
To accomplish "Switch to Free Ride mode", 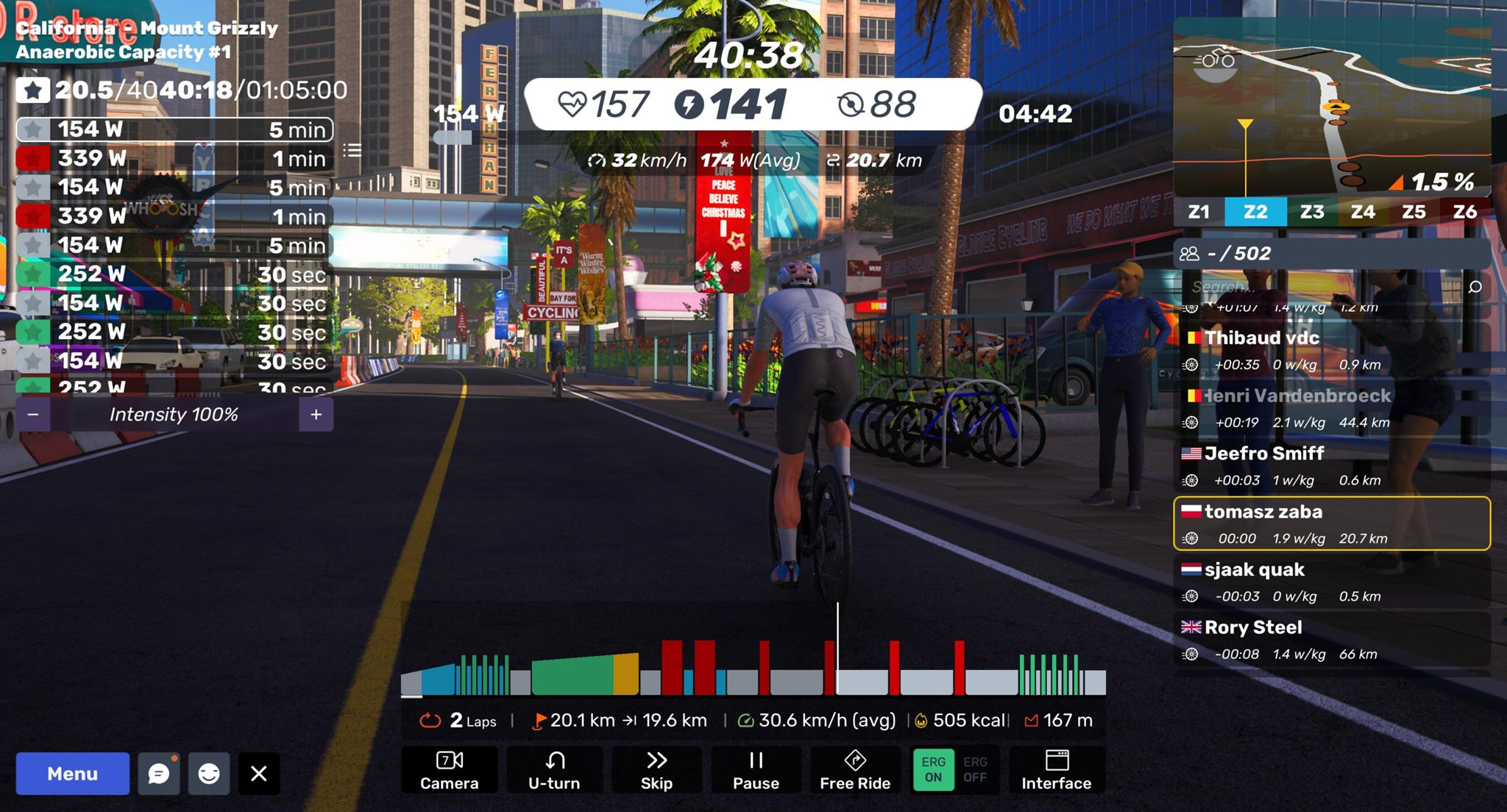I will point(855,769).
